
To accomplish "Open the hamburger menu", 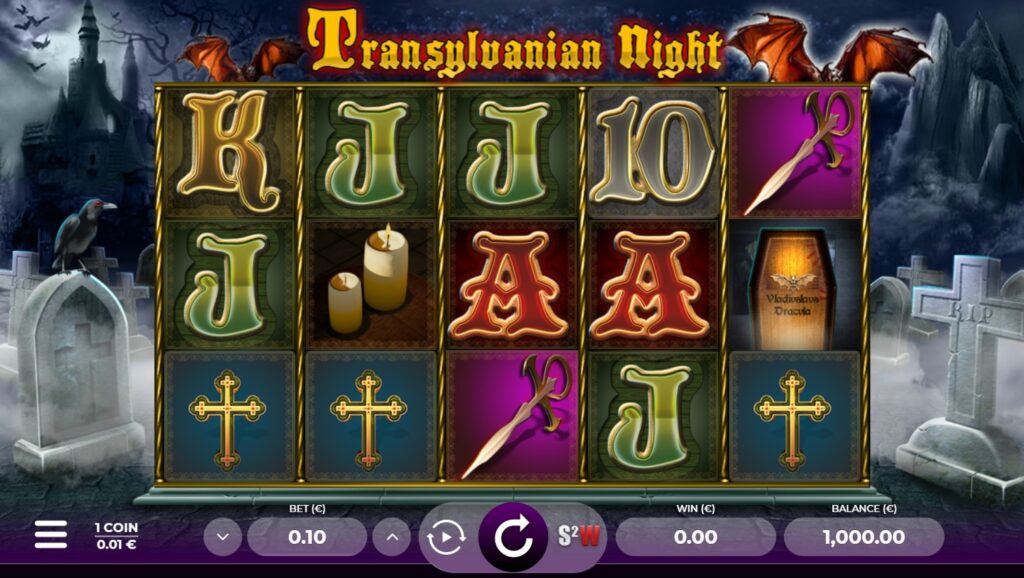I will (50, 535).
